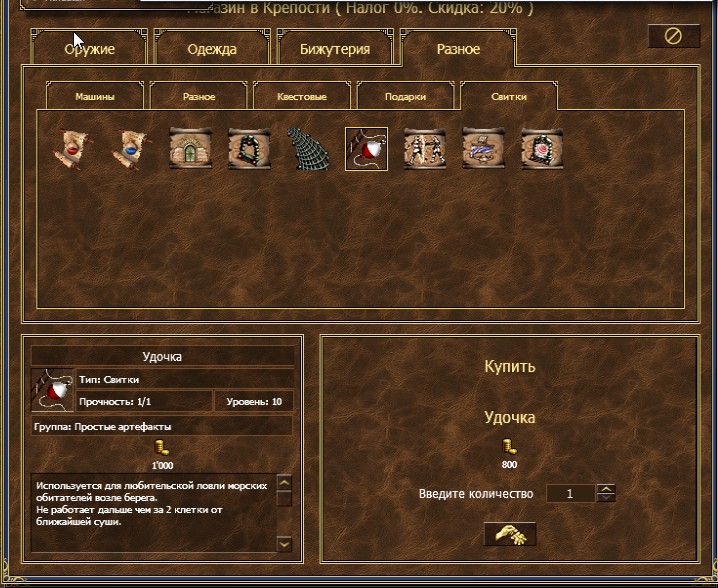Image resolution: width=718 pixels, height=588 pixels.
Task: Increase the purchase quantity by one
Action: click(606, 489)
